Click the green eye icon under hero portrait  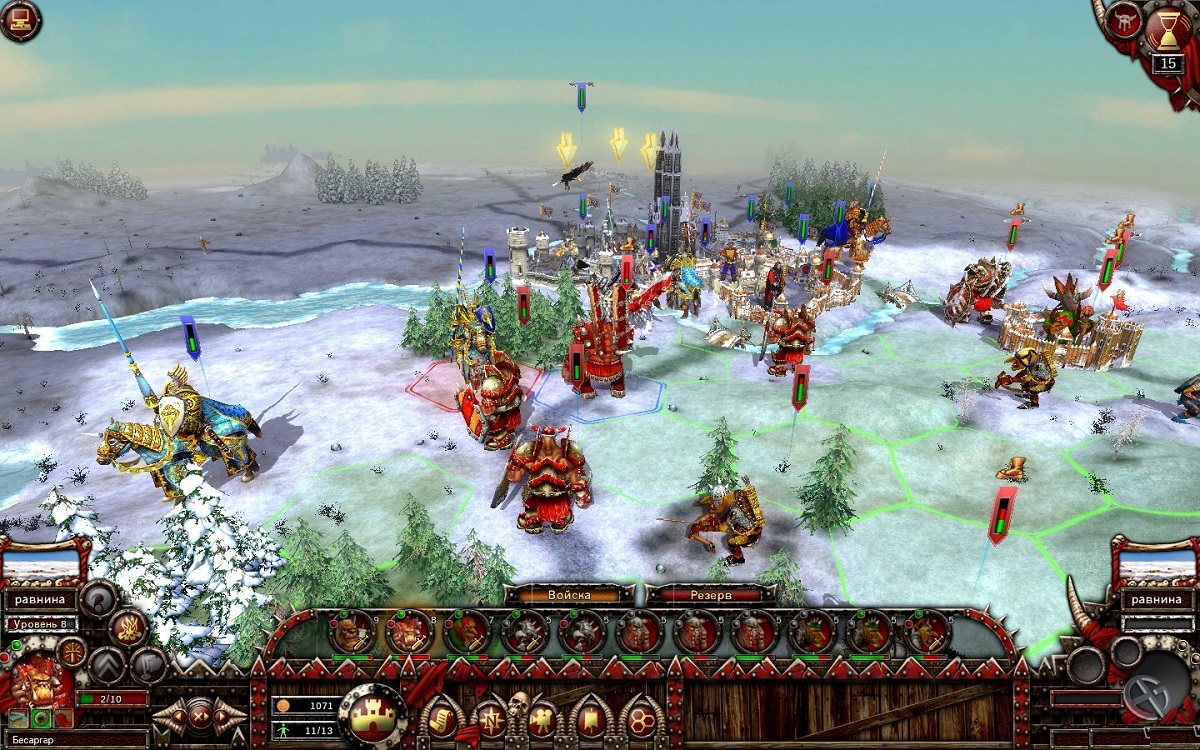41,718
